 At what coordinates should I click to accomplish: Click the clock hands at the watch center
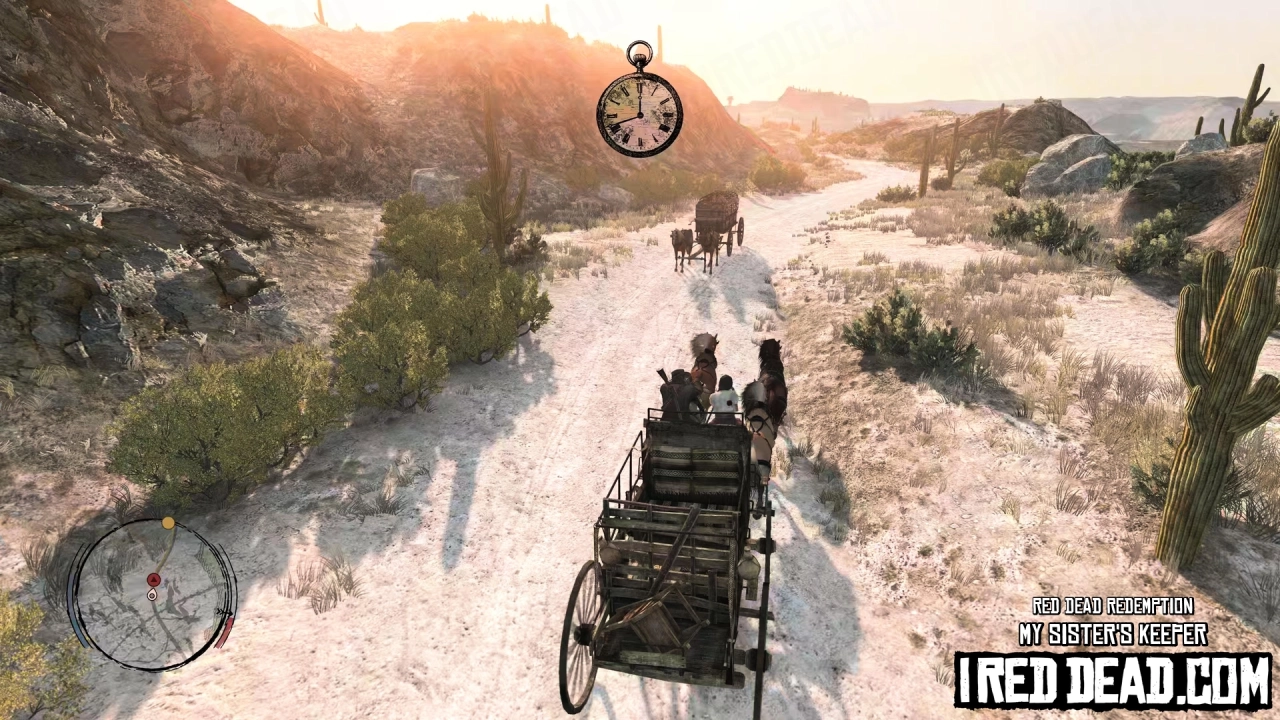[640, 115]
